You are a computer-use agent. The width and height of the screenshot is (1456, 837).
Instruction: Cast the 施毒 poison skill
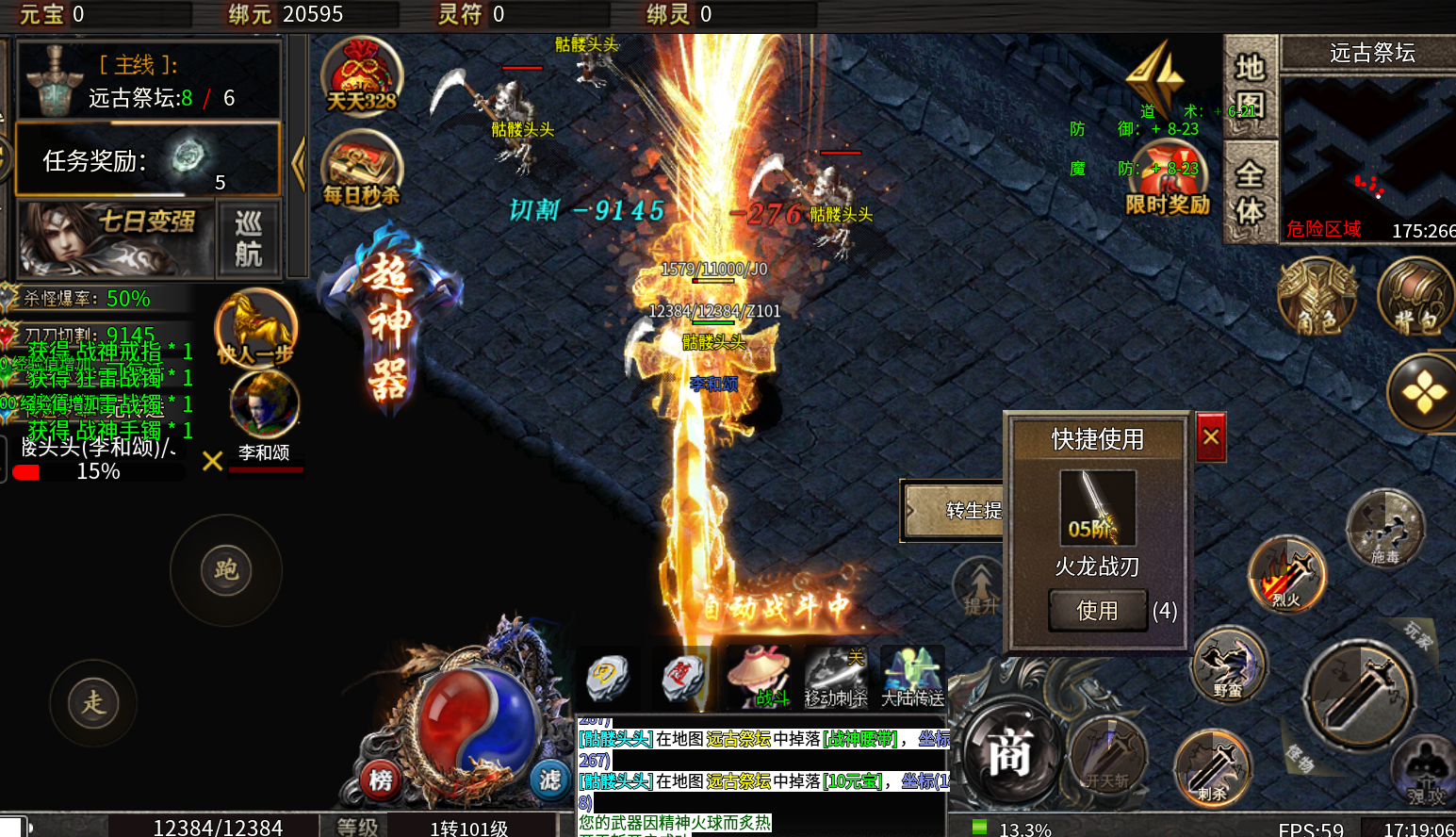pyautogui.click(x=1384, y=528)
